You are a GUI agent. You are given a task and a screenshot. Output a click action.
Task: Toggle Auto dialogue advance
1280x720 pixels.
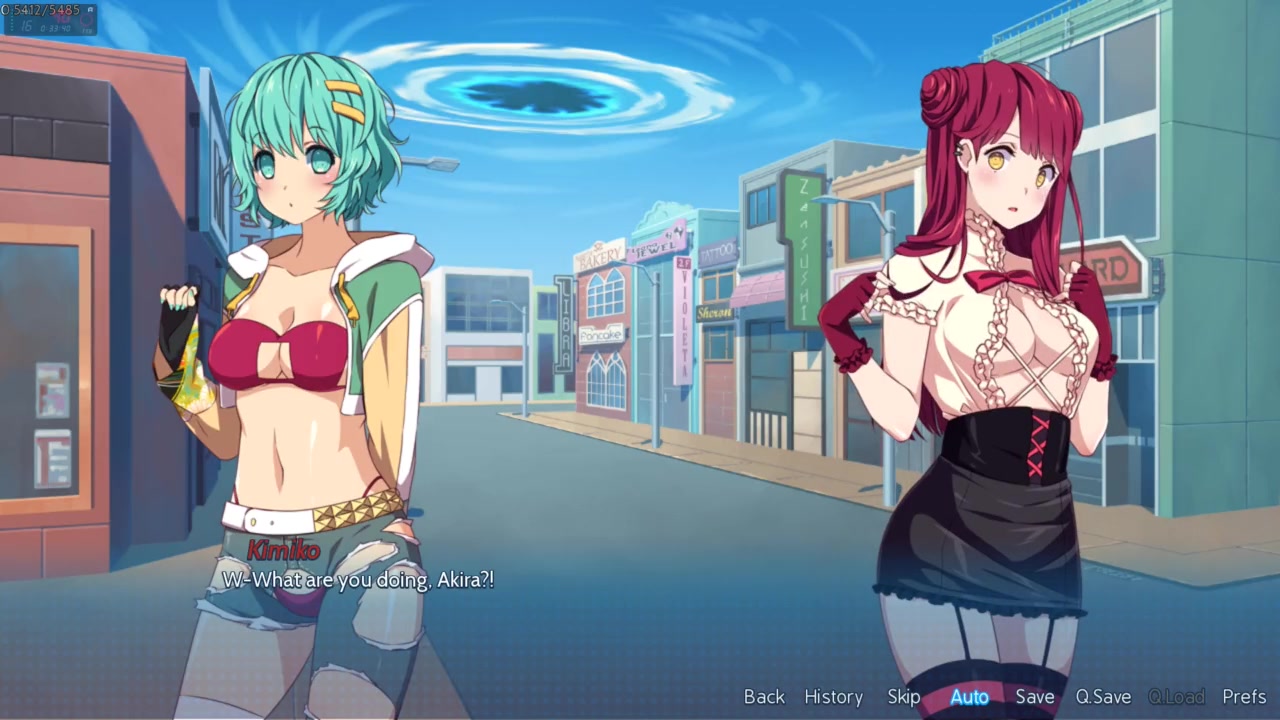[x=969, y=697]
